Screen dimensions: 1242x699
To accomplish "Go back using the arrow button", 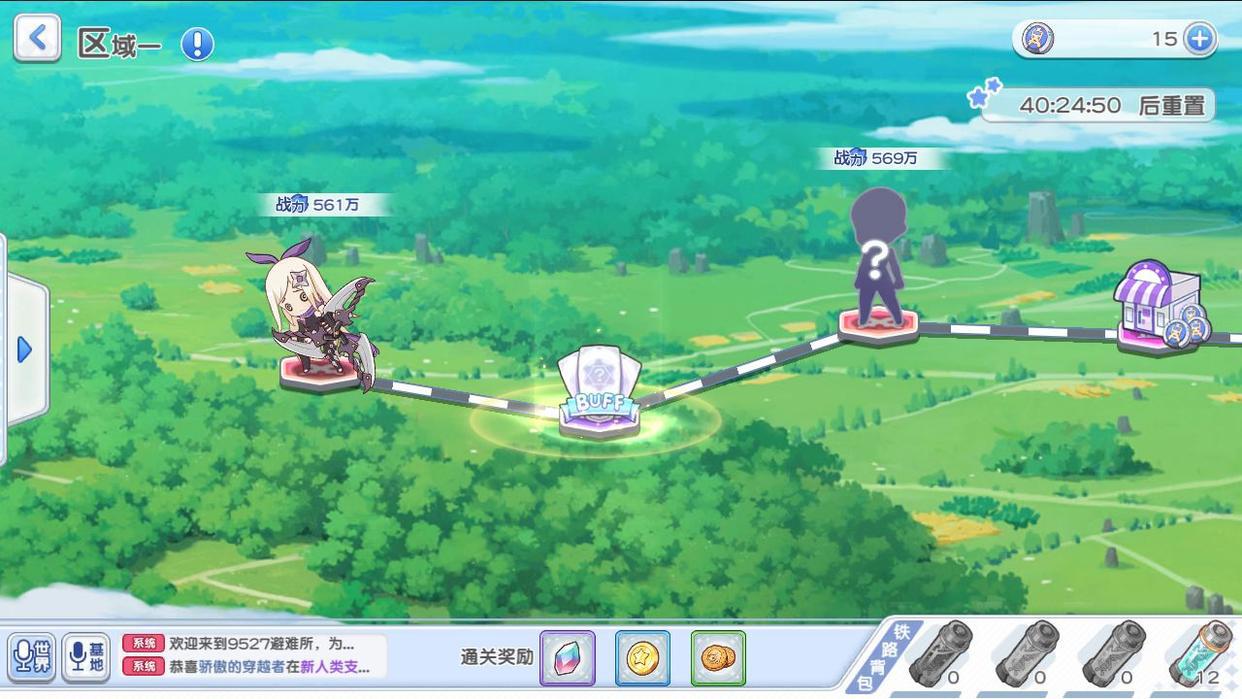I will coord(37,38).
